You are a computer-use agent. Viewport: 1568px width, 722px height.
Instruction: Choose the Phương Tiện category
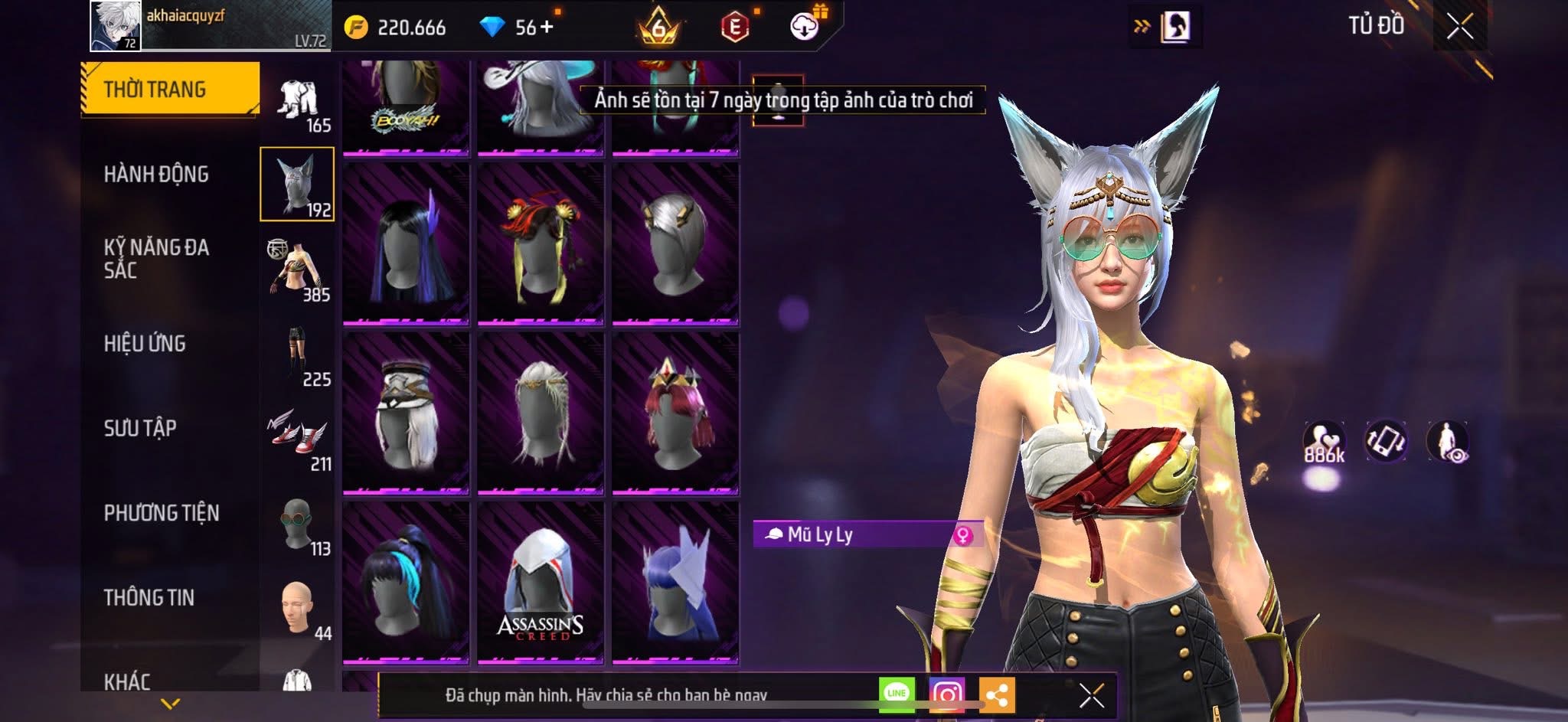tap(162, 513)
